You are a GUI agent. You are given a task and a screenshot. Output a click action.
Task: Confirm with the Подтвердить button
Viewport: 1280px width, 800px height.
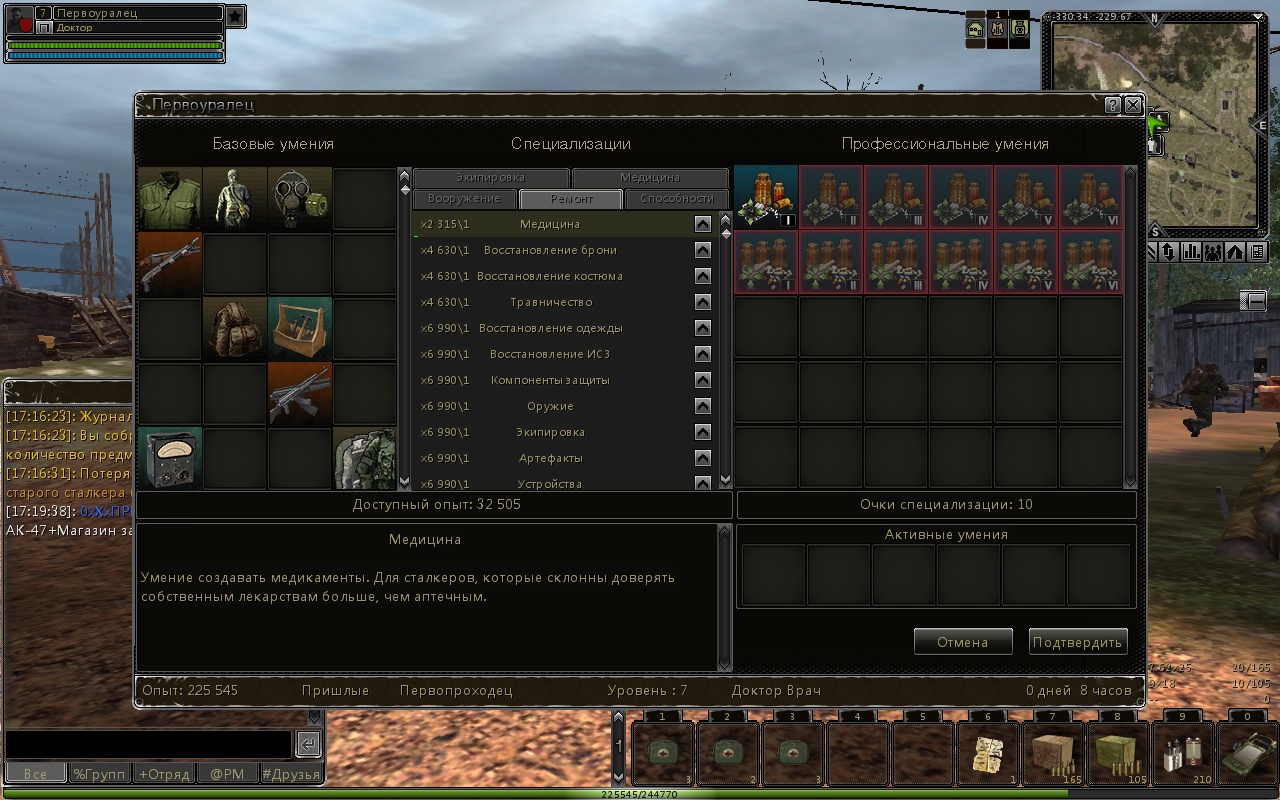pos(1078,642)
